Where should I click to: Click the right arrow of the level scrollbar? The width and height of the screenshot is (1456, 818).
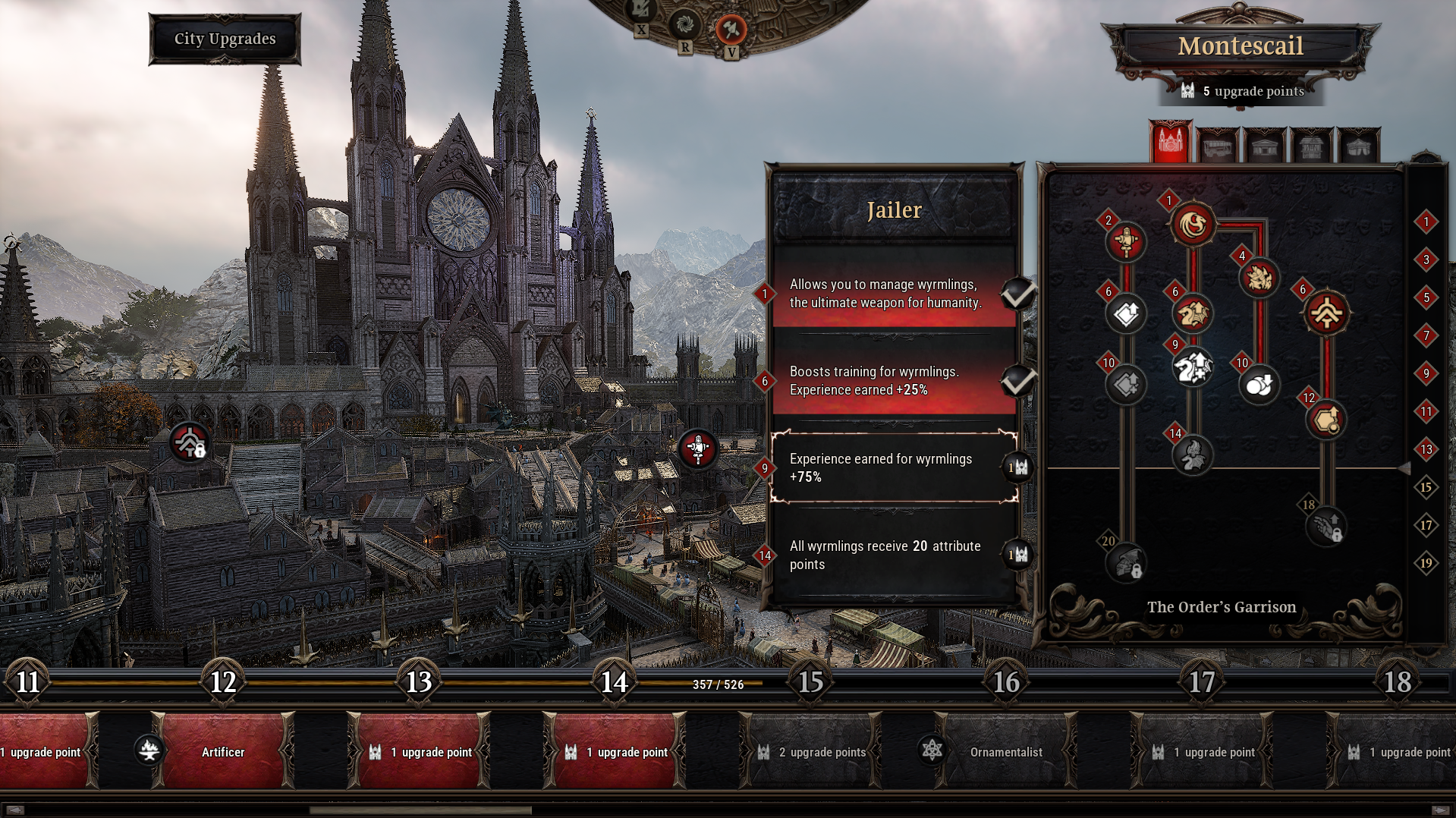(x=1441, y=810)
